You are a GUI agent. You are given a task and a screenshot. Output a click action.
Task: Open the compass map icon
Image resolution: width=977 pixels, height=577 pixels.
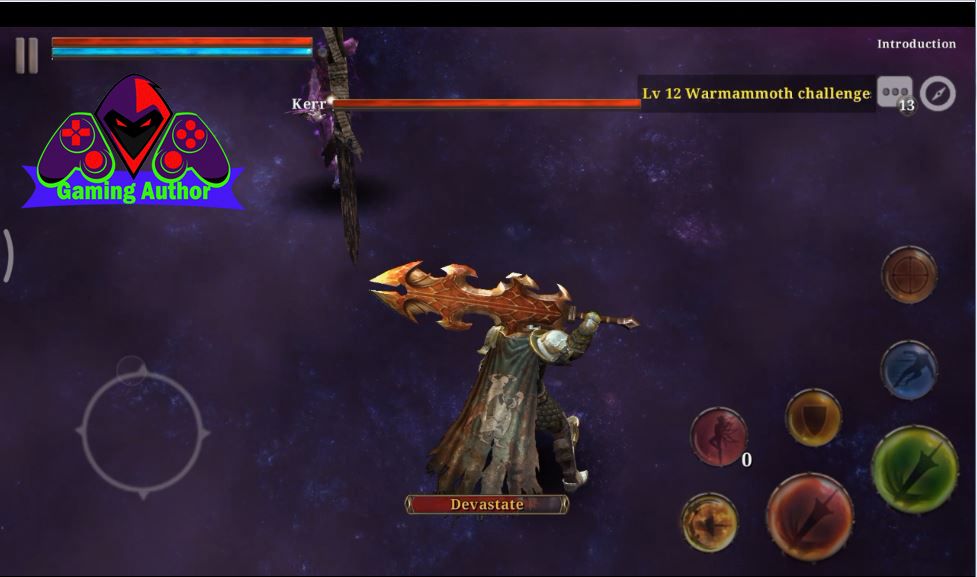pos(938,93)
